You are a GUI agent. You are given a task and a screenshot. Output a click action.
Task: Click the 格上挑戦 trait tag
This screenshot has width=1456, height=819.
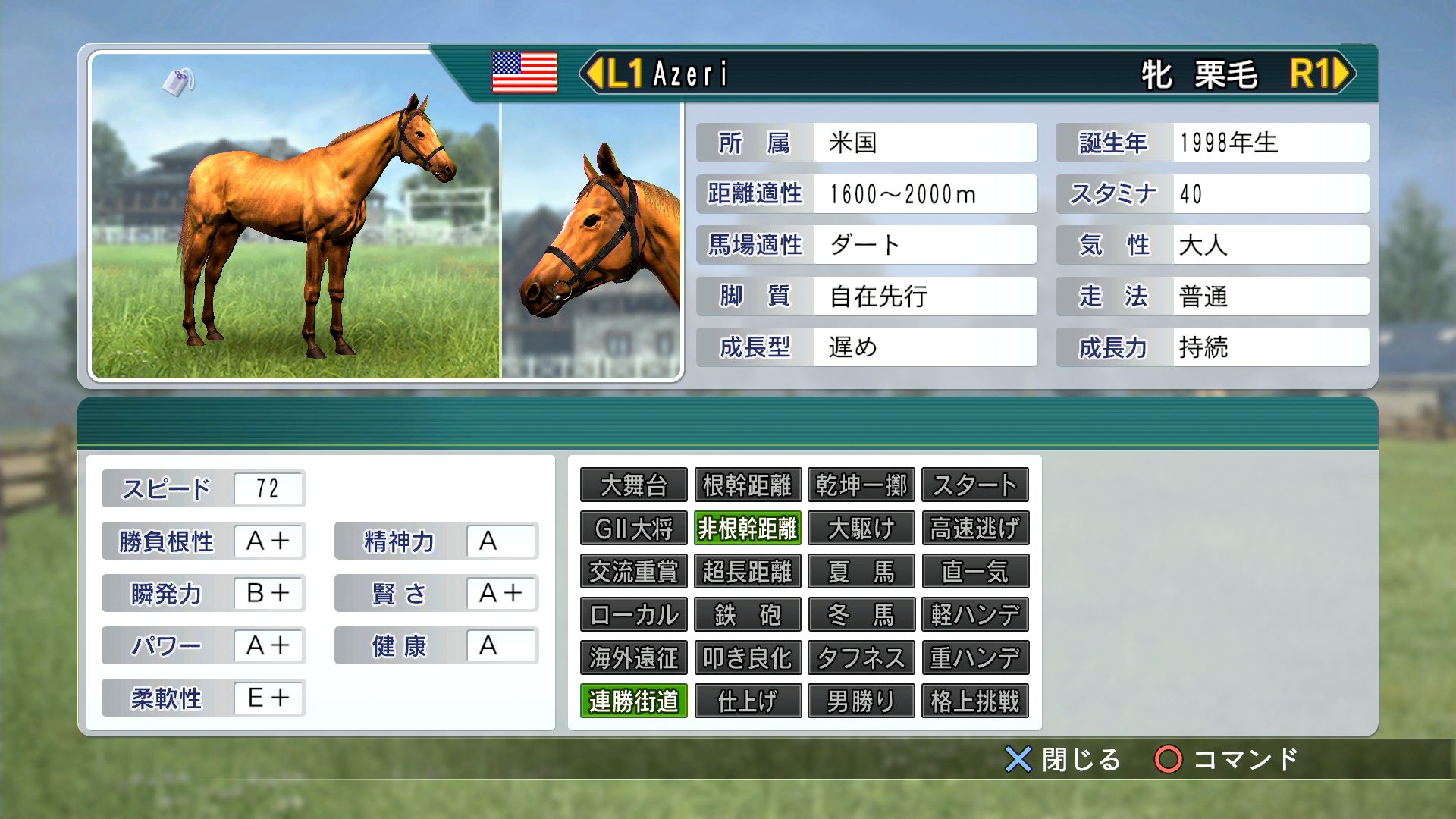tap(974, 701)
